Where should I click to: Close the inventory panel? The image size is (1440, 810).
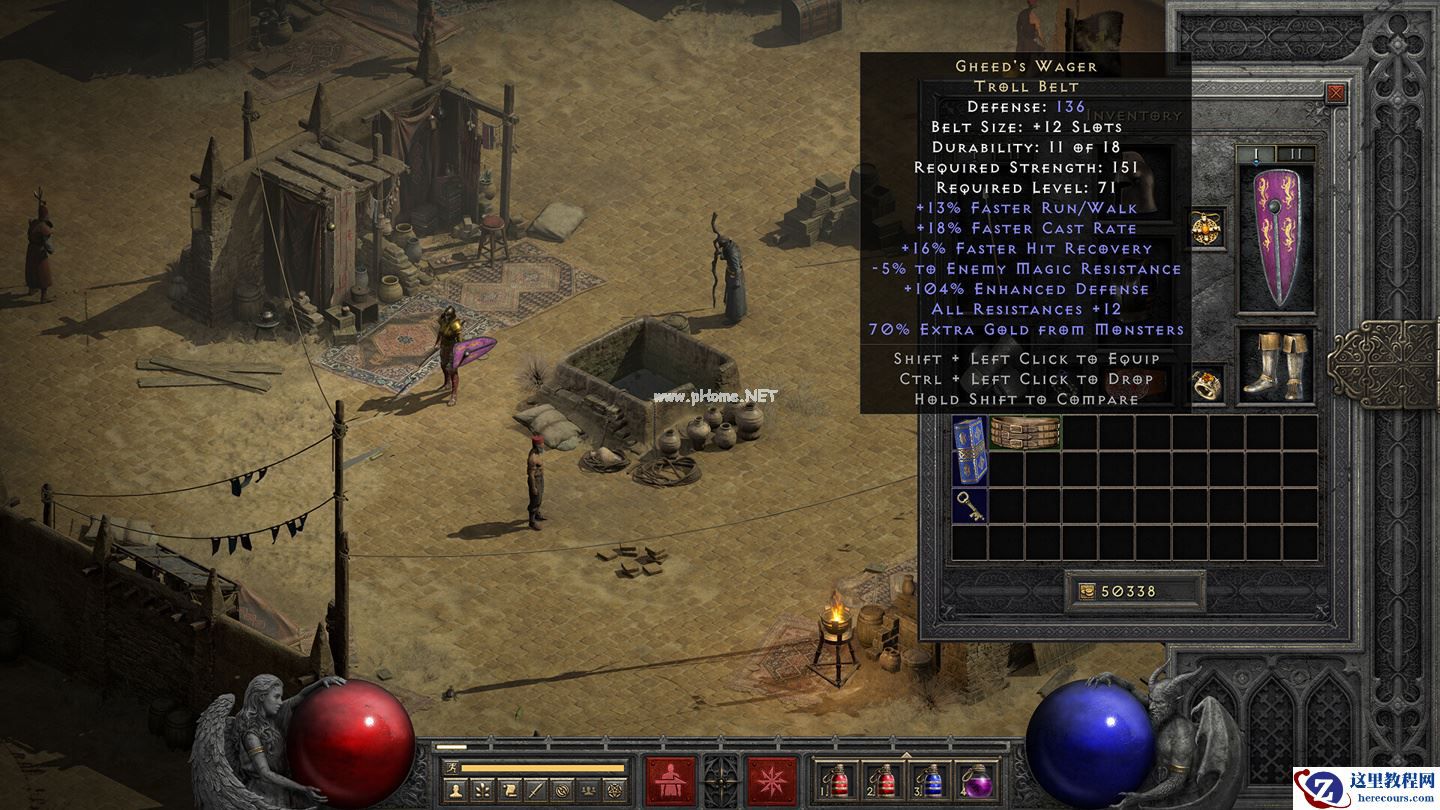[x=1335, y=94]
